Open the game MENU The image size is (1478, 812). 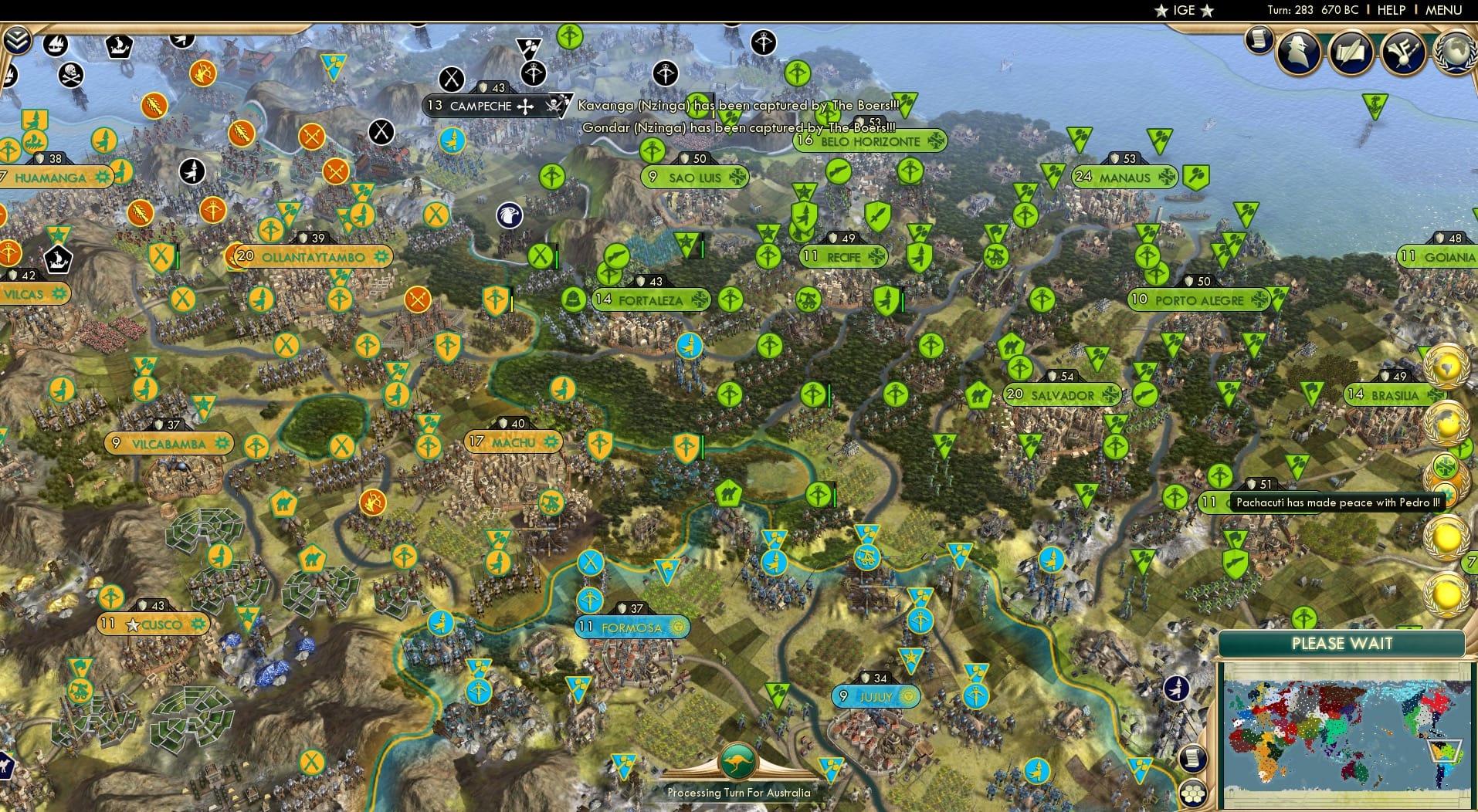tap(1445, 10)
